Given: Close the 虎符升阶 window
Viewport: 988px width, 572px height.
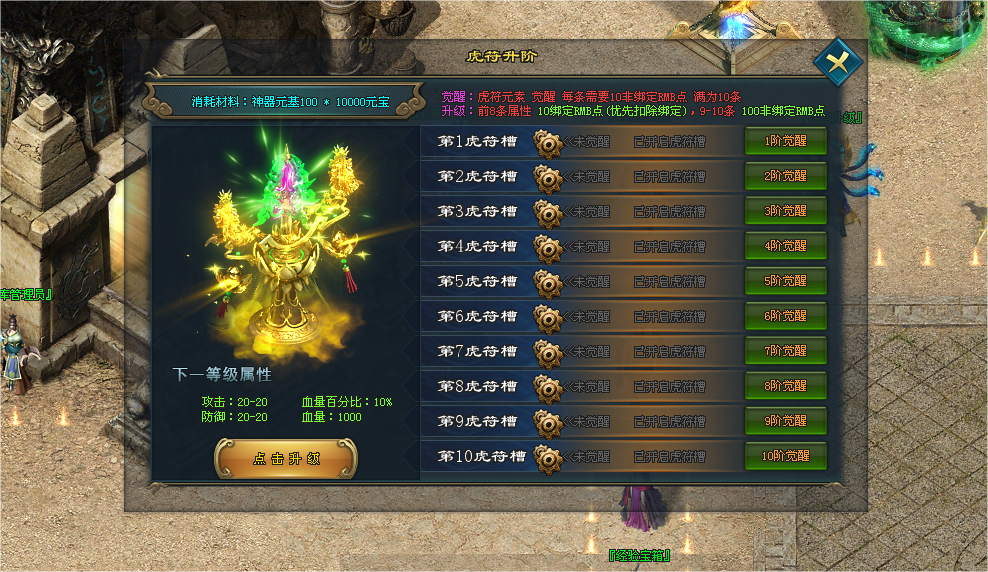Looking at the screenshot, I should point(837,62).
